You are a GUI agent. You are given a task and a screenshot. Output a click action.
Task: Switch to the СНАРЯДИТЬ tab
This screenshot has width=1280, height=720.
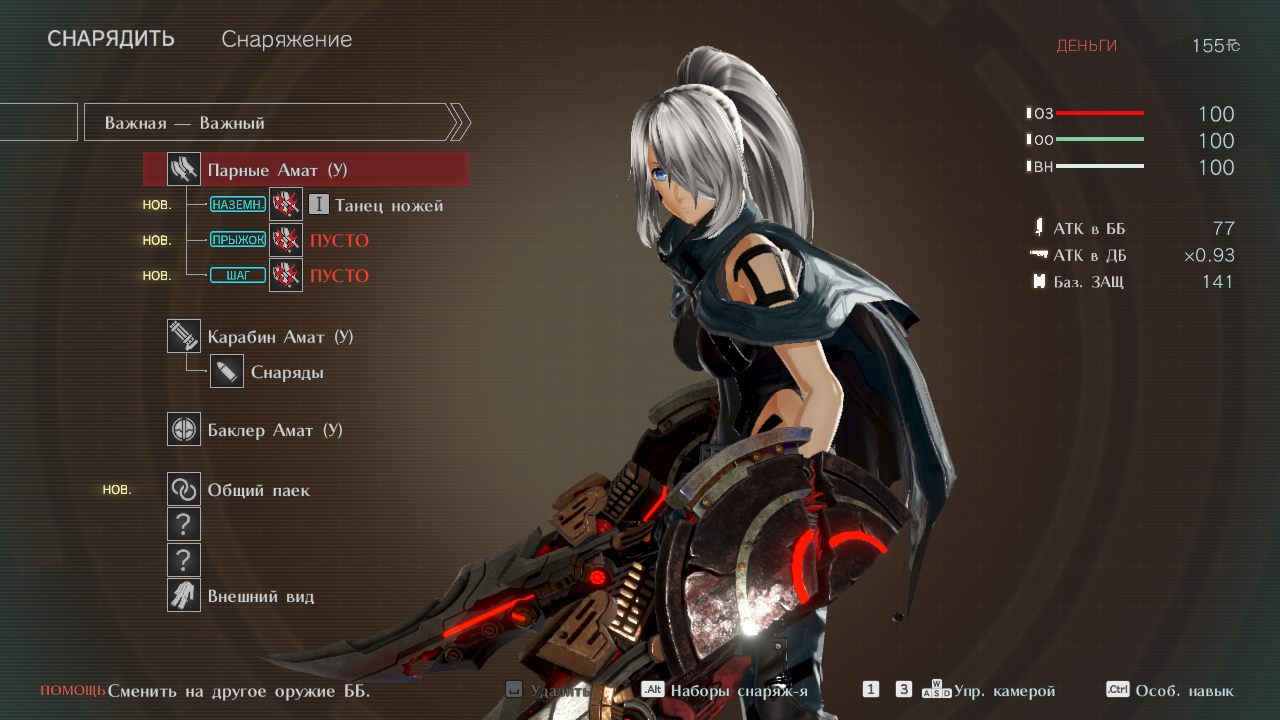[x=111, y=39]
